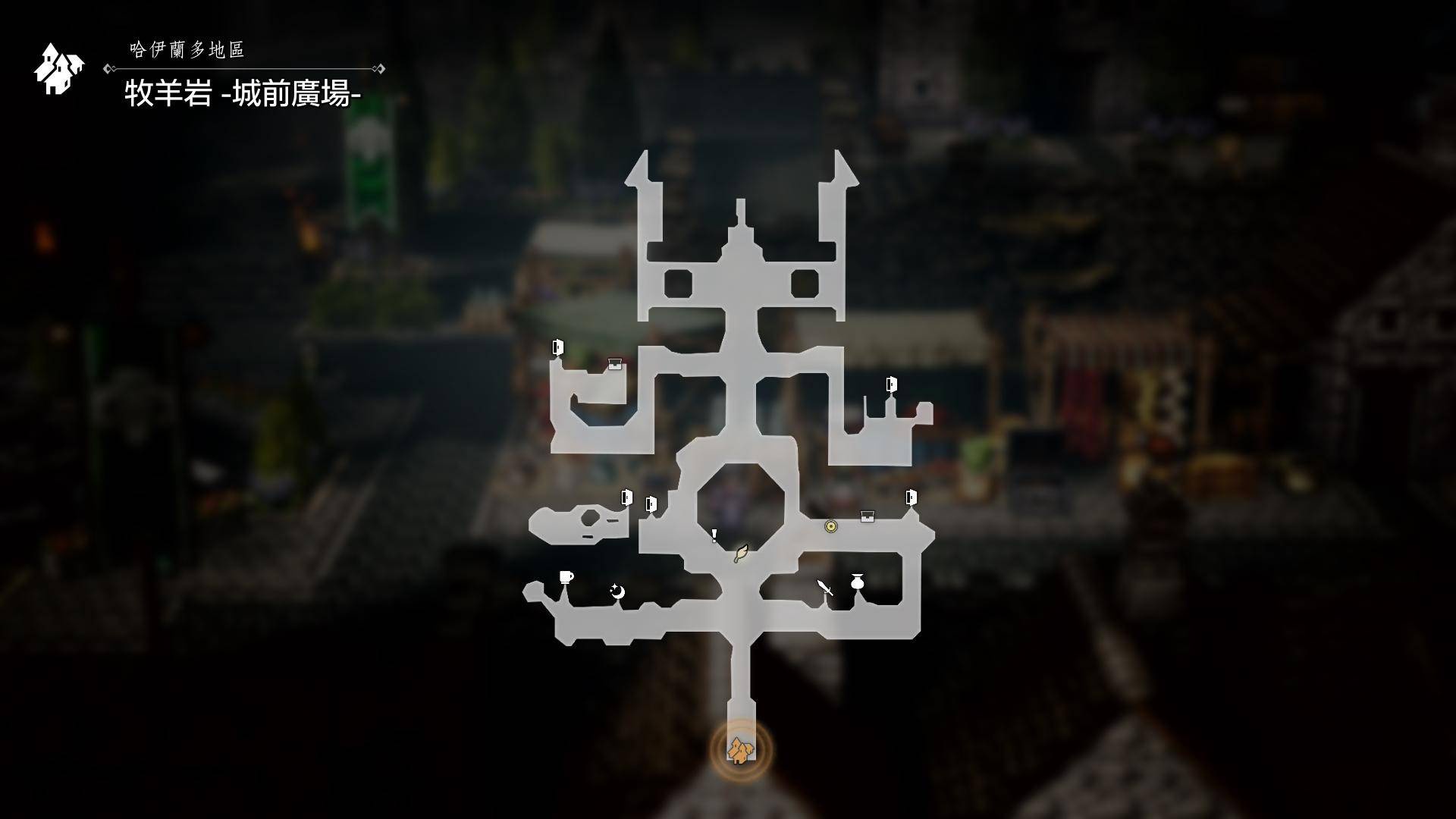Select the inn crescent moon marker
Viewport: 1456px width, 819px height.
[x=618, y=591]
